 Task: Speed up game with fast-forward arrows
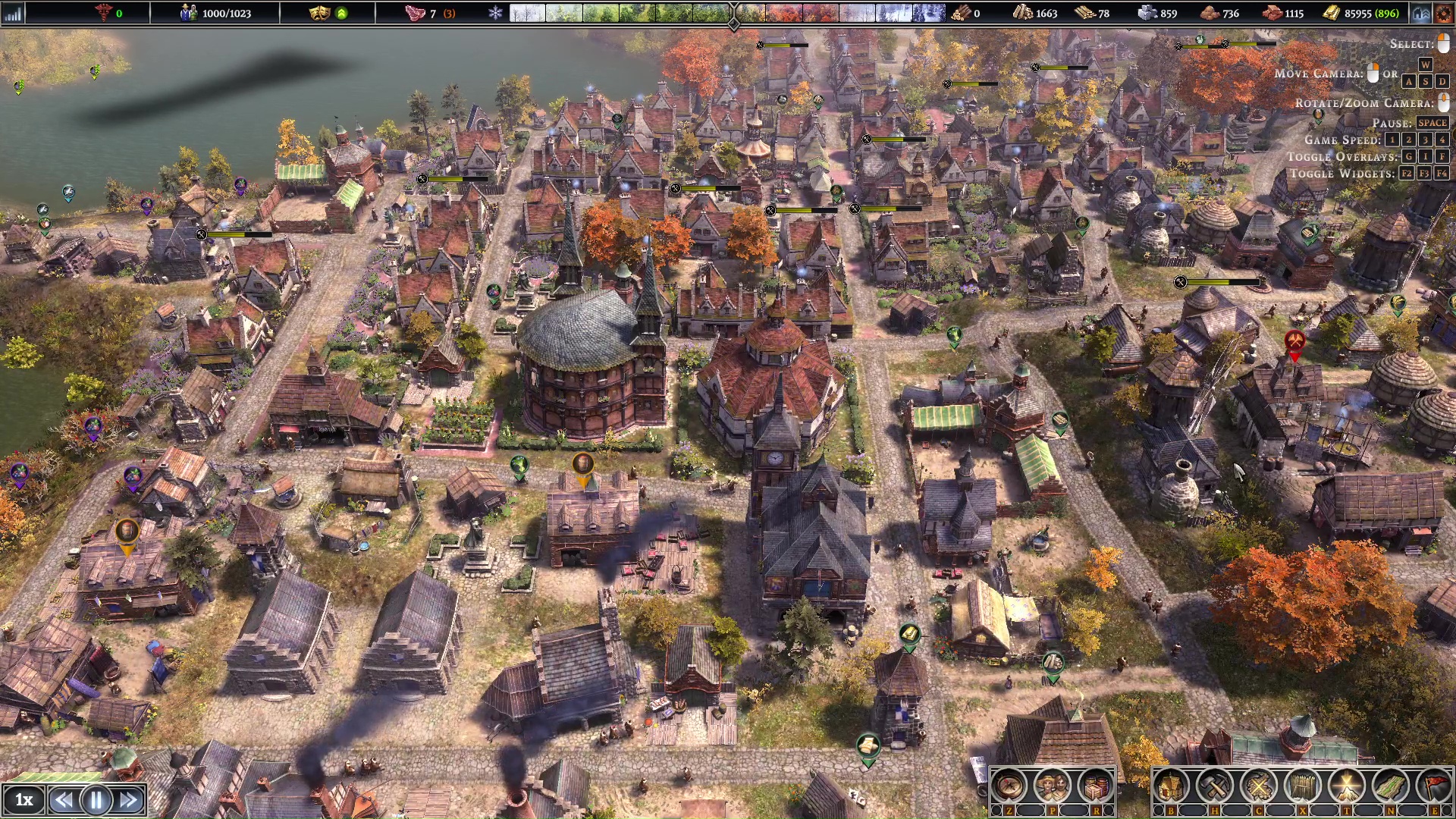pyautogui.click(x=129, y=800)
